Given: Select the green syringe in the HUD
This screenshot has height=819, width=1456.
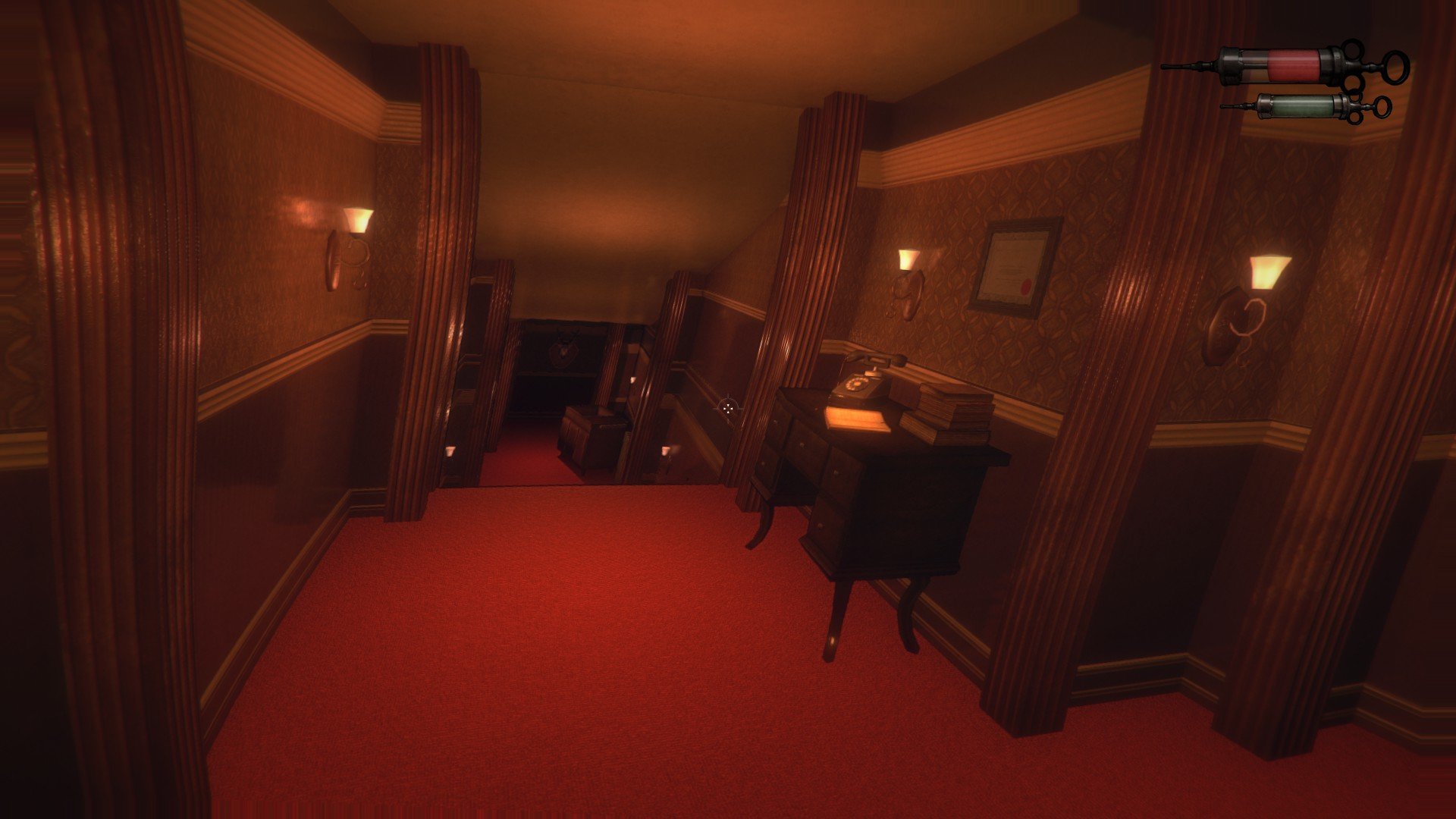Looking at the screenshot, I should tap(1304, 108).
